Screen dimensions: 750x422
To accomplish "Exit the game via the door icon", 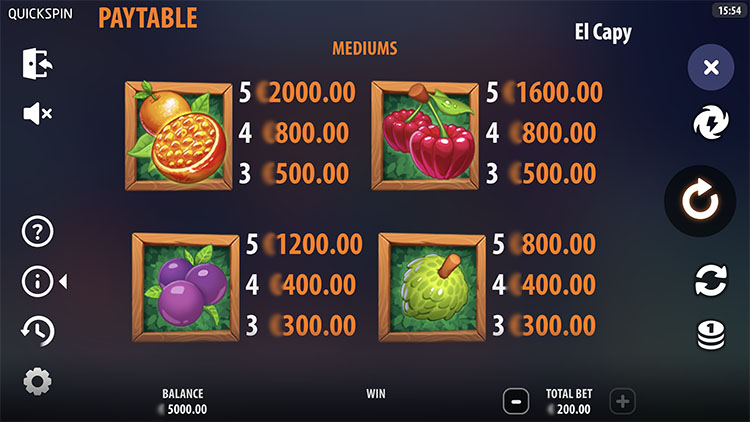I will pos(37,64).
